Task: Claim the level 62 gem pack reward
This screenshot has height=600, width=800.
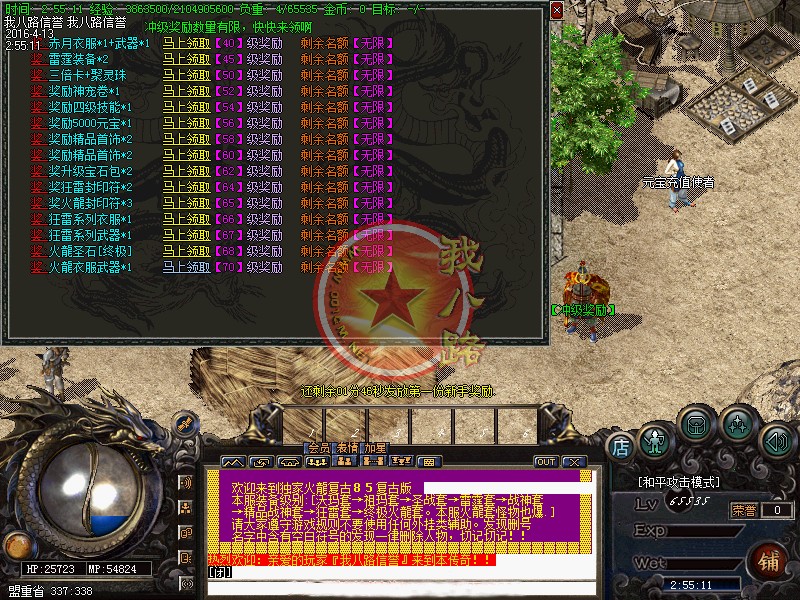Action: (x=186, y=171)
